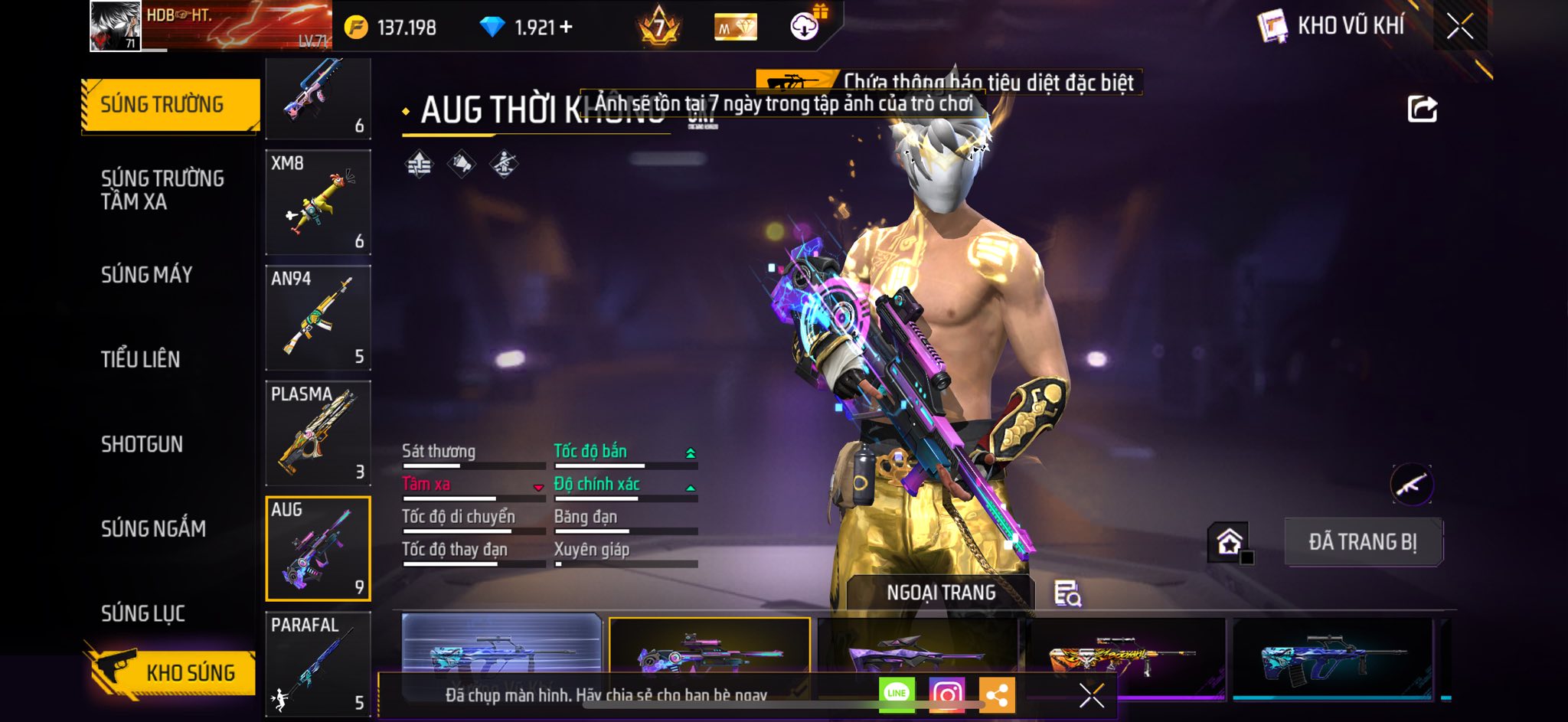The image size is (1568, 722).
Task: Show the Súng Ngắm category
Action: click(153, 528)
